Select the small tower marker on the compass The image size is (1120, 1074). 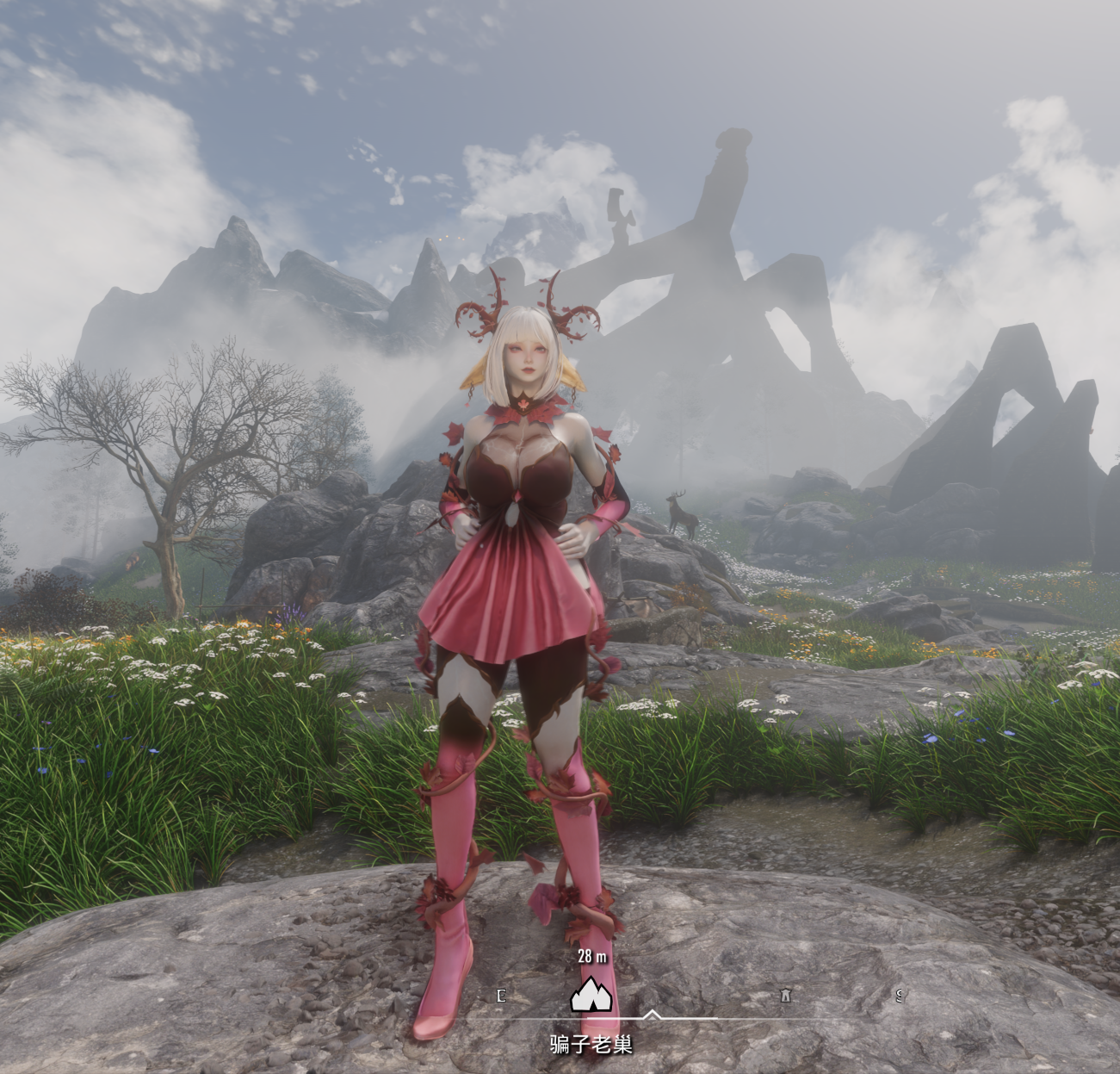[785, 996]
